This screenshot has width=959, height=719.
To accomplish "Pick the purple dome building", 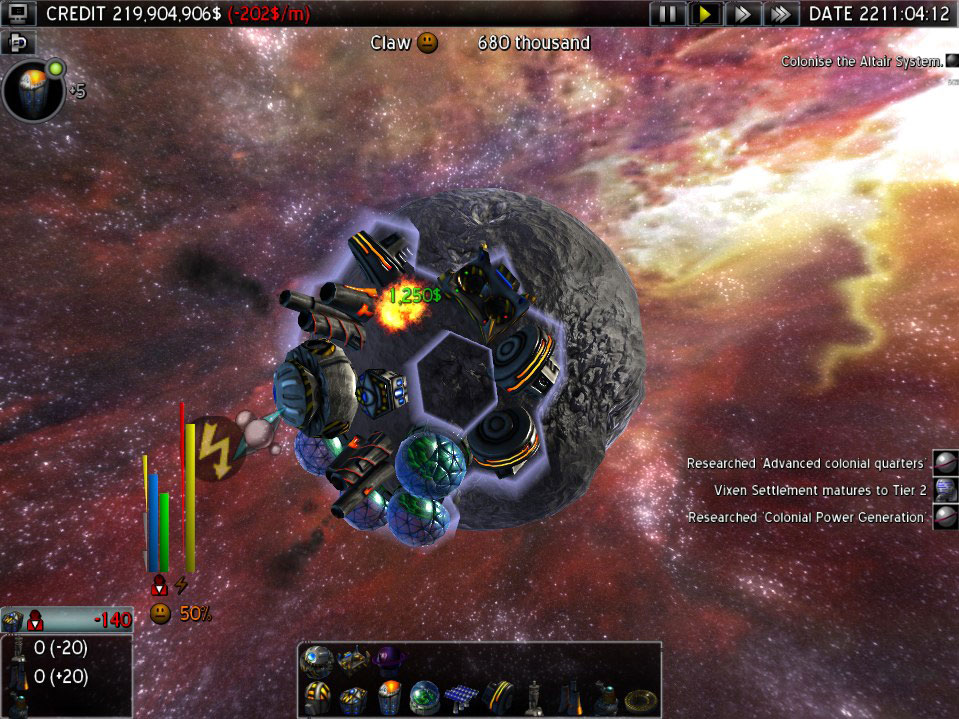I will 387,658.
